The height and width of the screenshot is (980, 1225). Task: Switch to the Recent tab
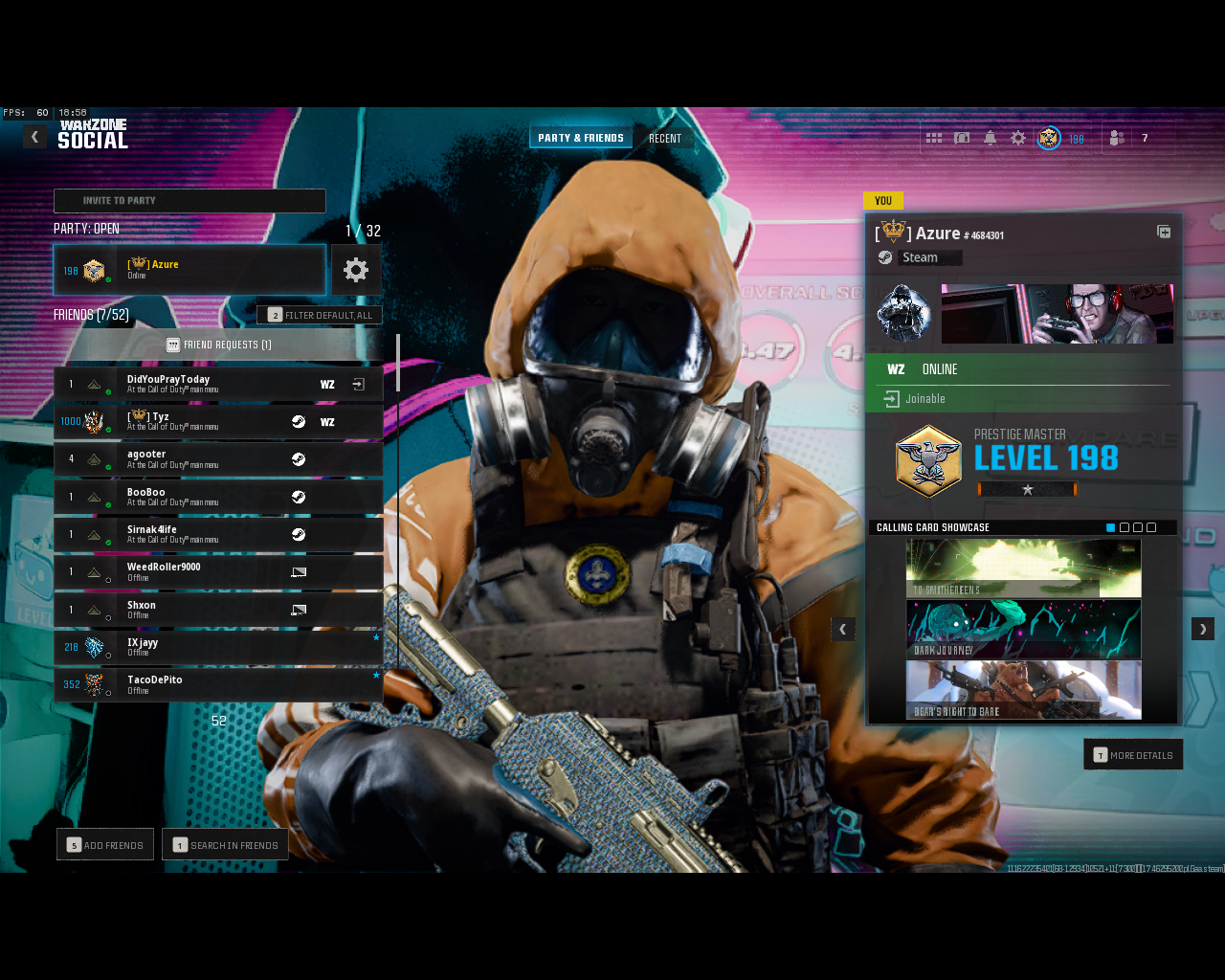pos(665,137)
